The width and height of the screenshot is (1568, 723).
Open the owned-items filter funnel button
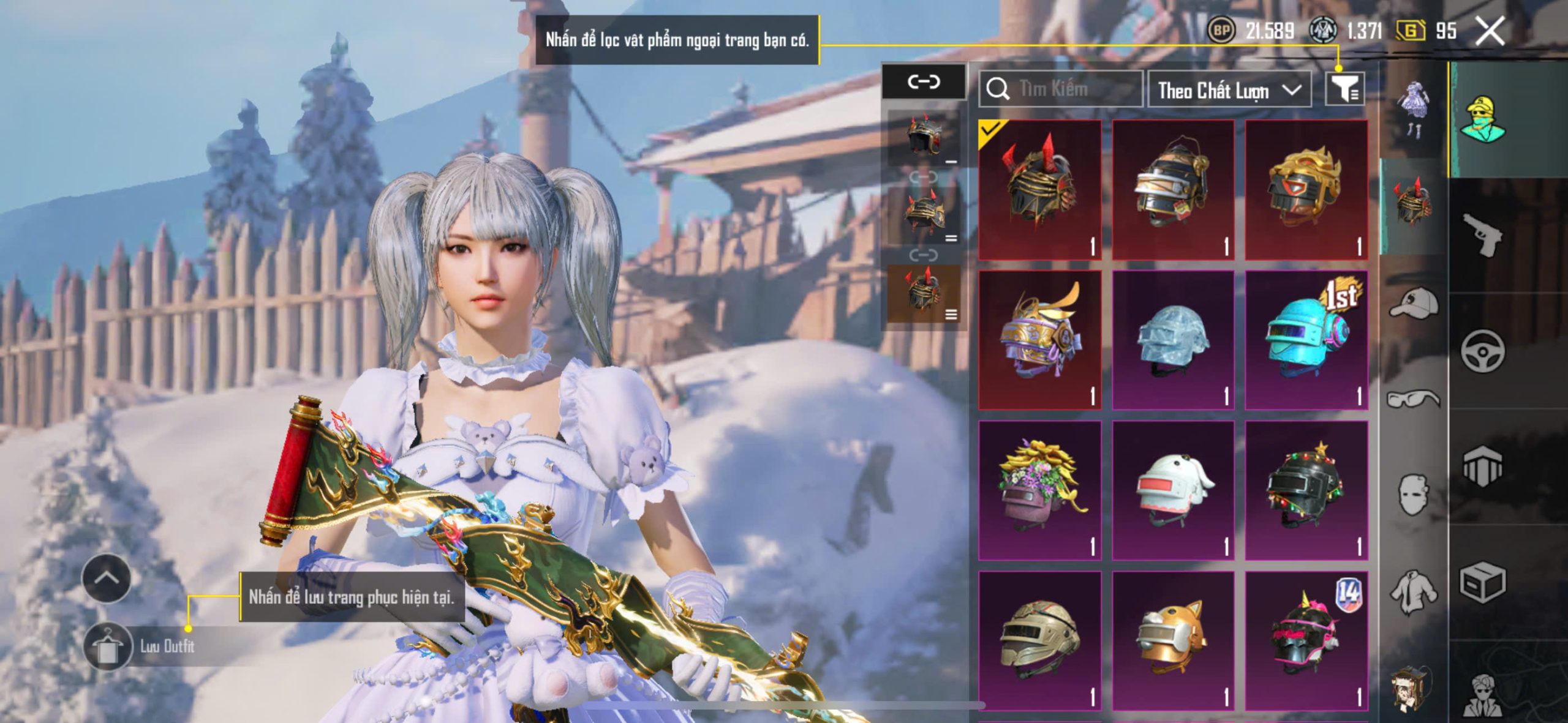pyautogui.click(x=1344, y=90)
